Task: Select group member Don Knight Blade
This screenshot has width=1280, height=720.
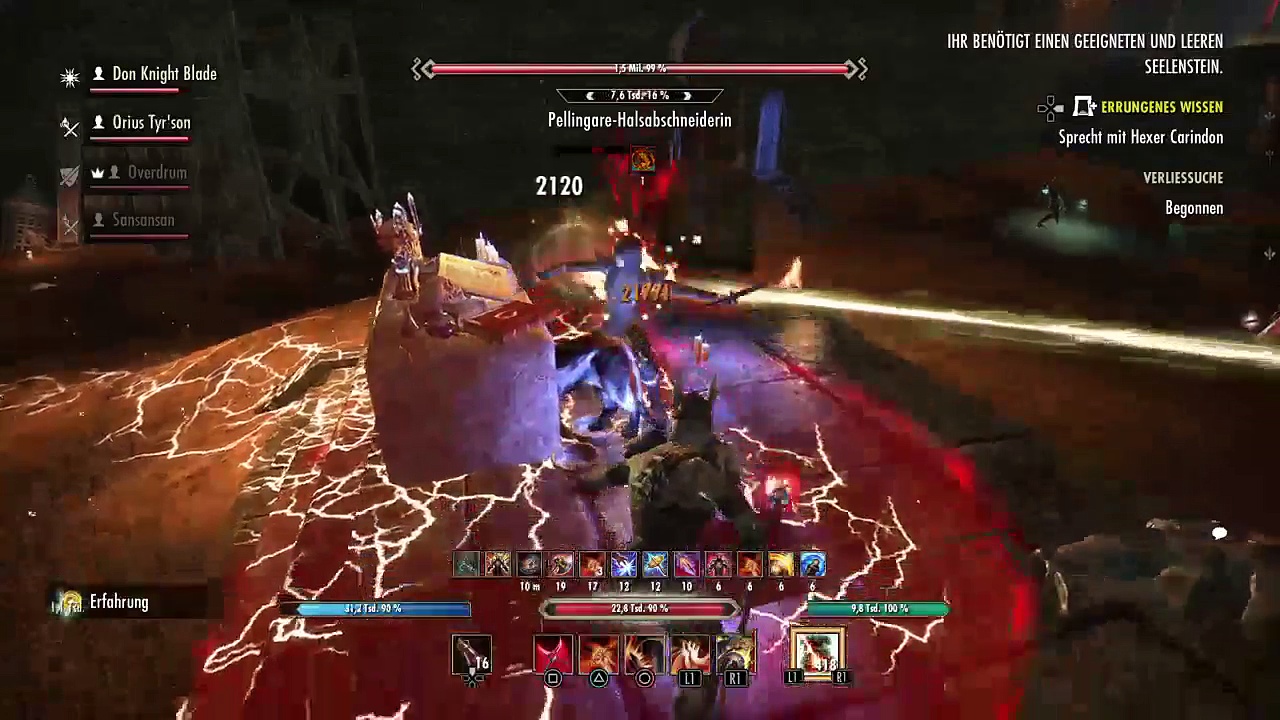Action: [163, 74]
